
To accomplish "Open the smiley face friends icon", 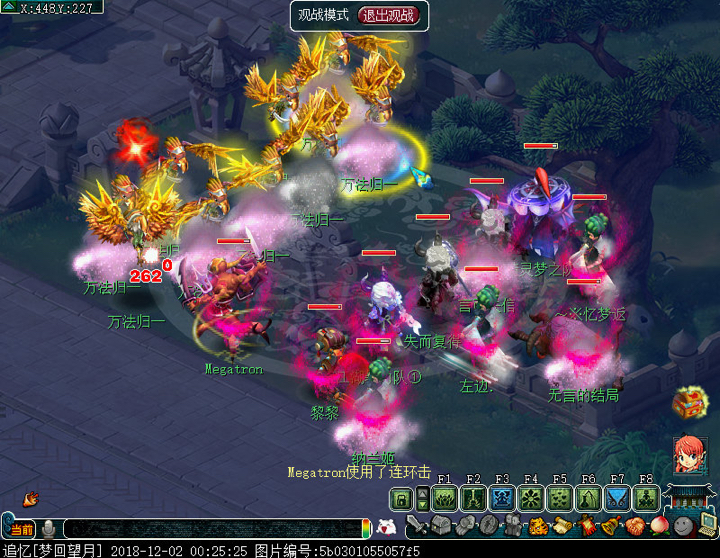I will 682,526.
